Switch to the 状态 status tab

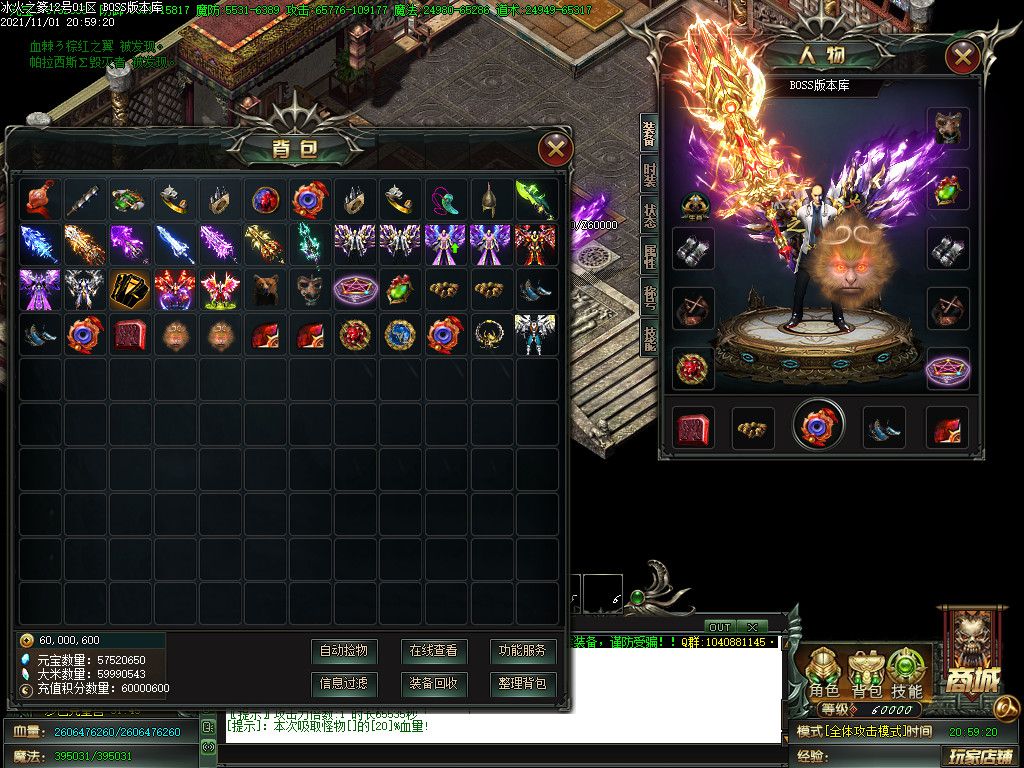pyautogui.click(x=650, y=220)
